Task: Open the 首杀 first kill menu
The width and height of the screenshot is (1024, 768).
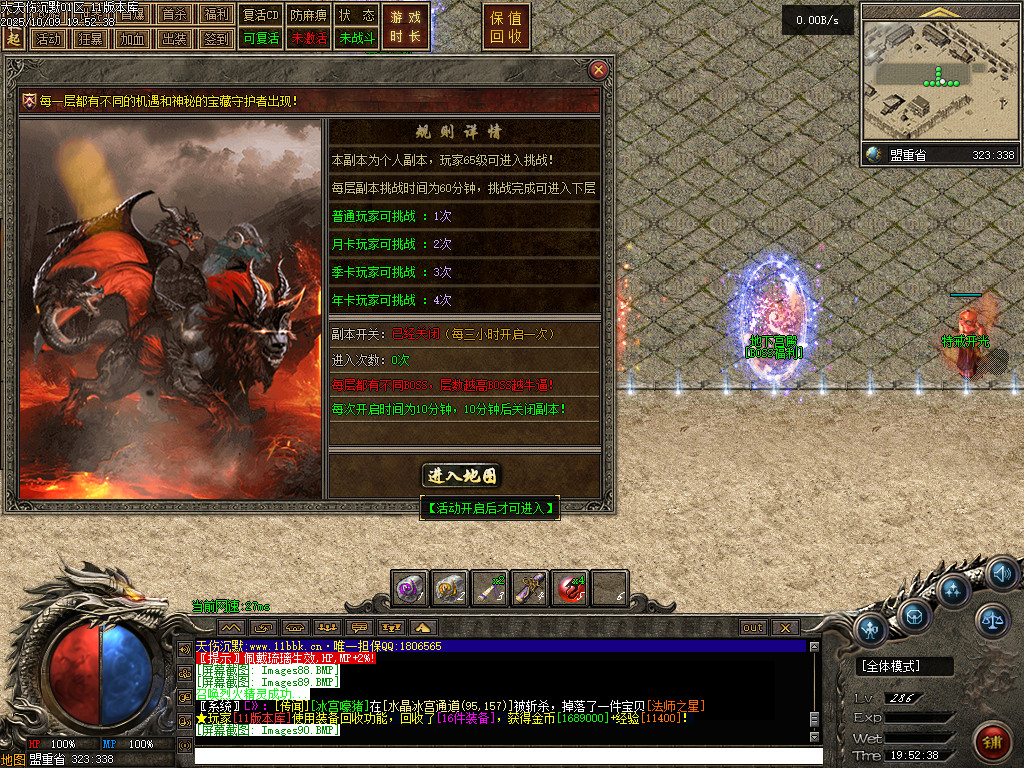Action: coord(174,15)
